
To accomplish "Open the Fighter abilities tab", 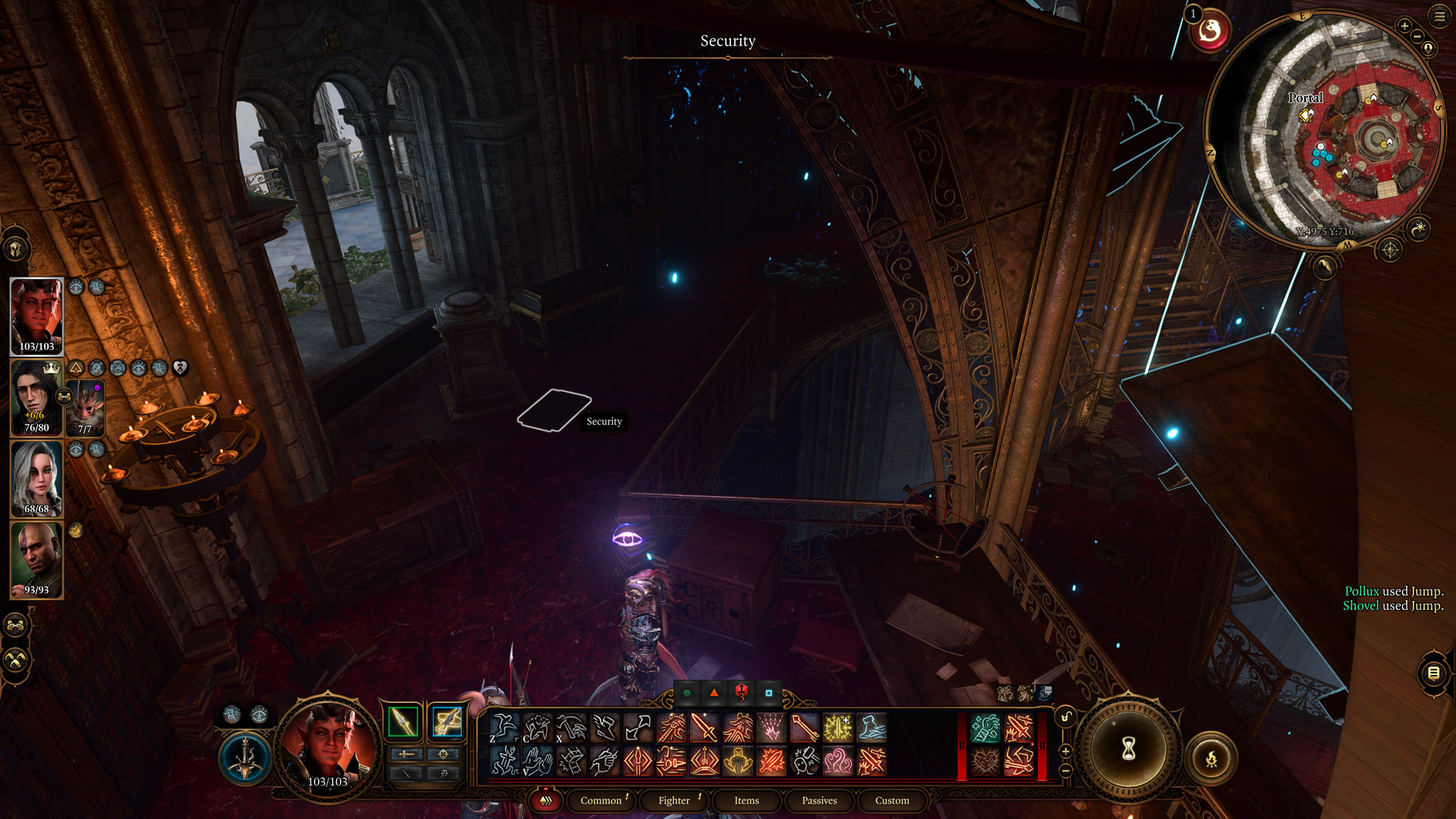I will (x=674, y=801).
